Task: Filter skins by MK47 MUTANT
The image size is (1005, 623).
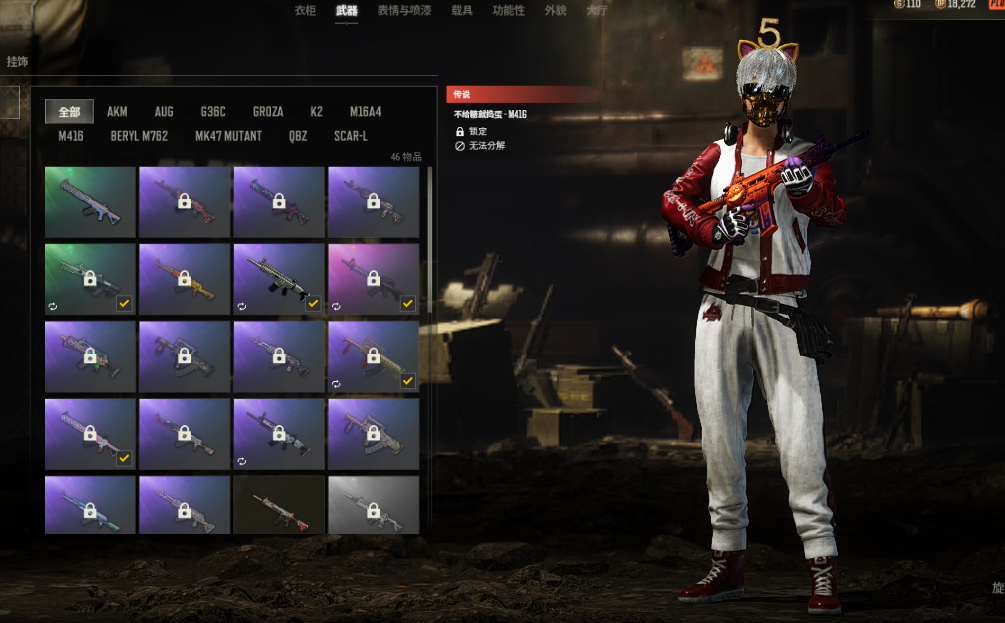Action: click(228, 136)
